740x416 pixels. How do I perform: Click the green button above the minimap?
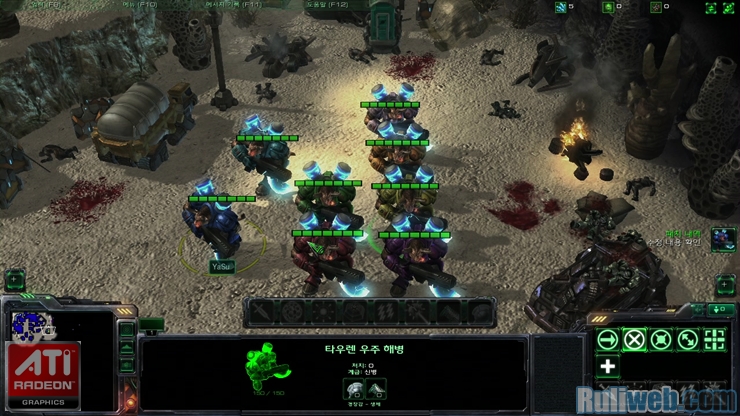coord(15,281)
